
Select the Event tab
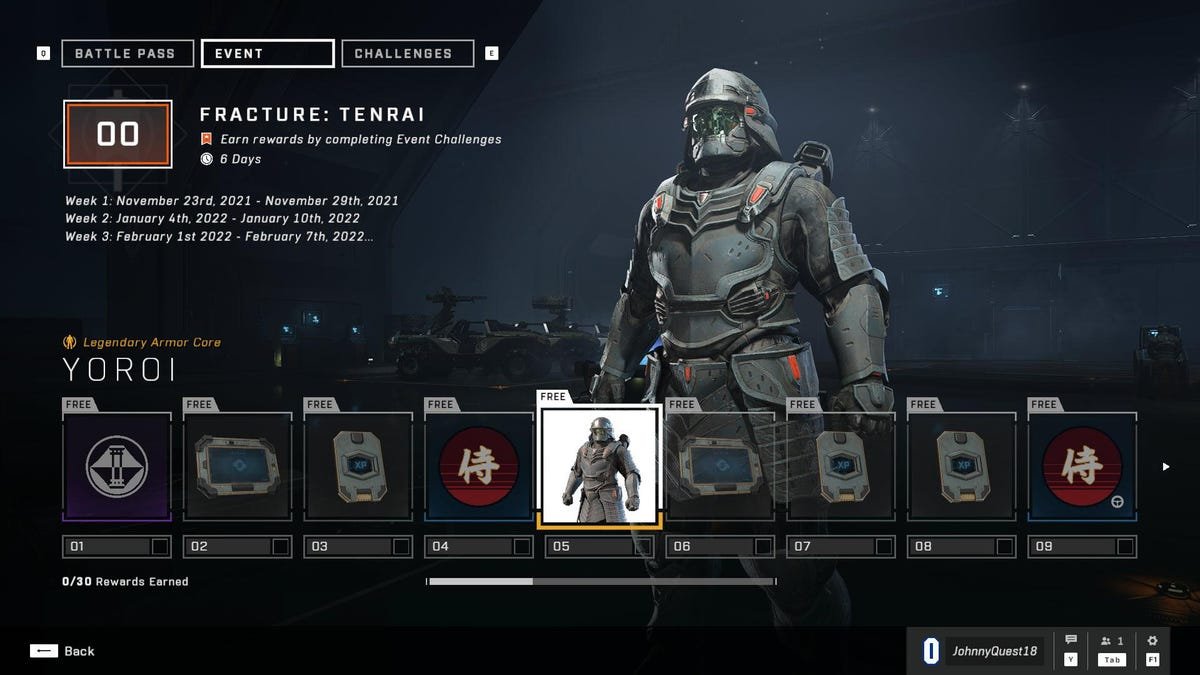(267, 53)
